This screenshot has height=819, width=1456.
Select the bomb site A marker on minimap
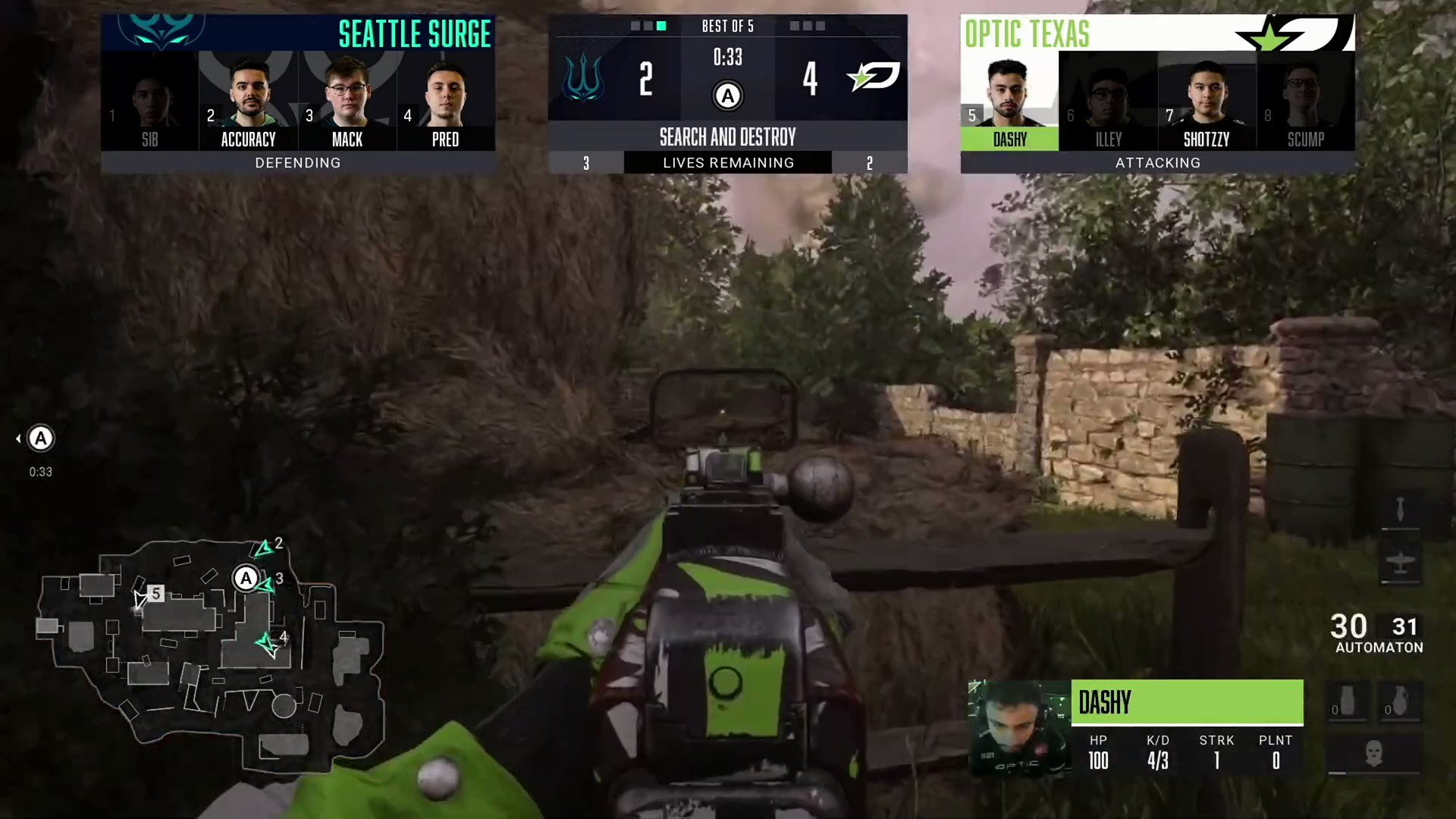click(245, 579)
